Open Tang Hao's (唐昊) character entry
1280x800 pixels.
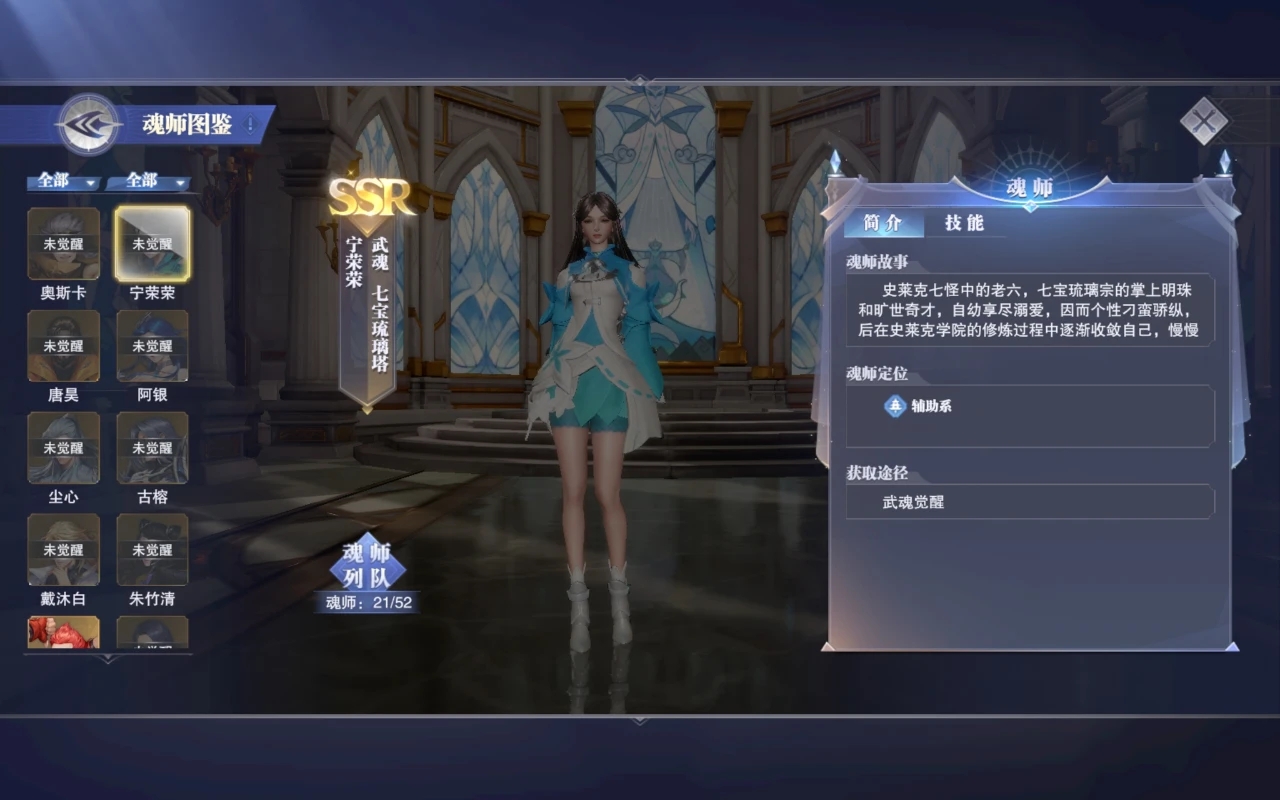click(63, 347)
